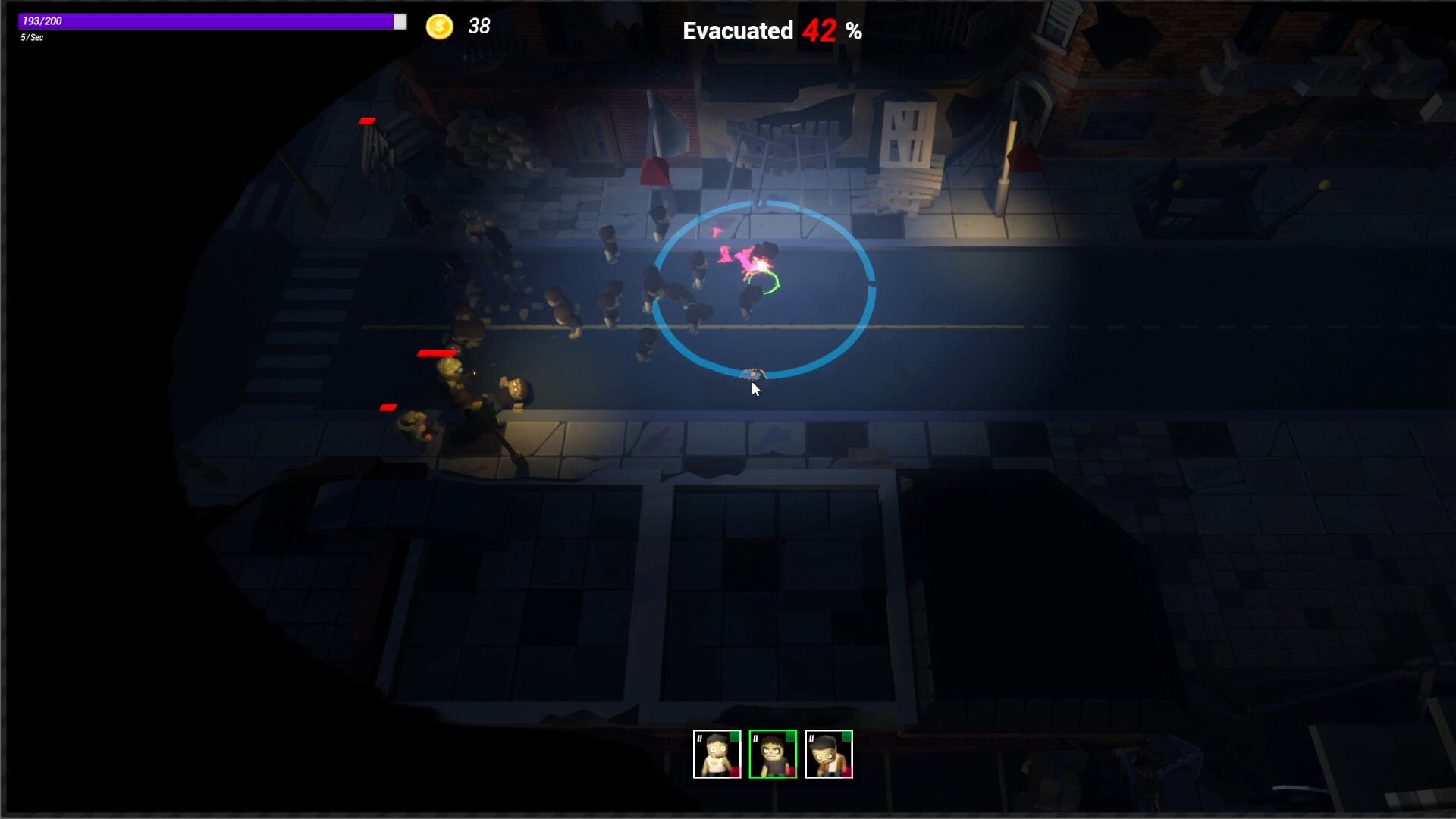The image size is (1456, 819).
Task: Select the coin currency icon showing 38
Action: (440, 27)
